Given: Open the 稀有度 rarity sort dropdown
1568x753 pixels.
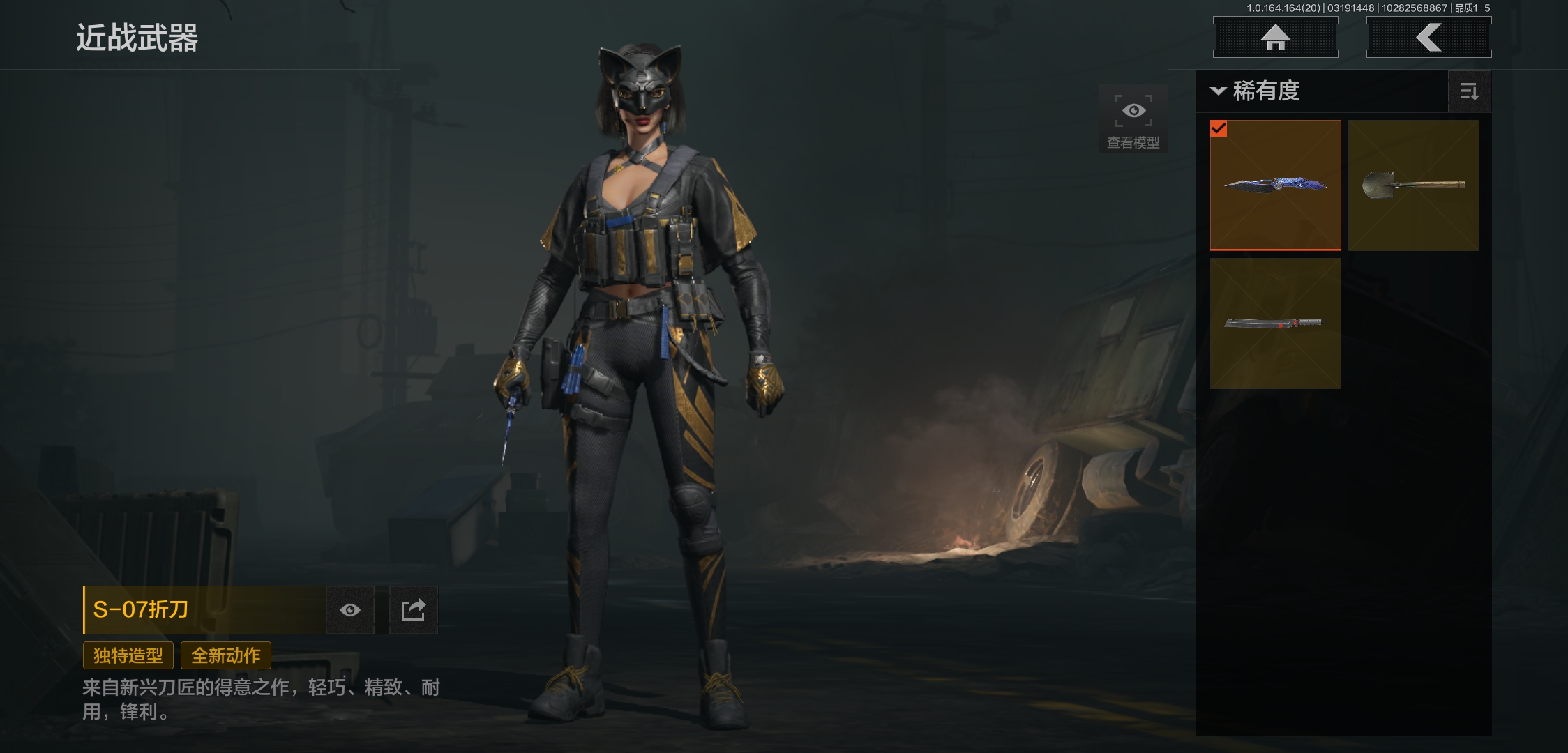Looking at the screenshot, I should coord(1257,91).
